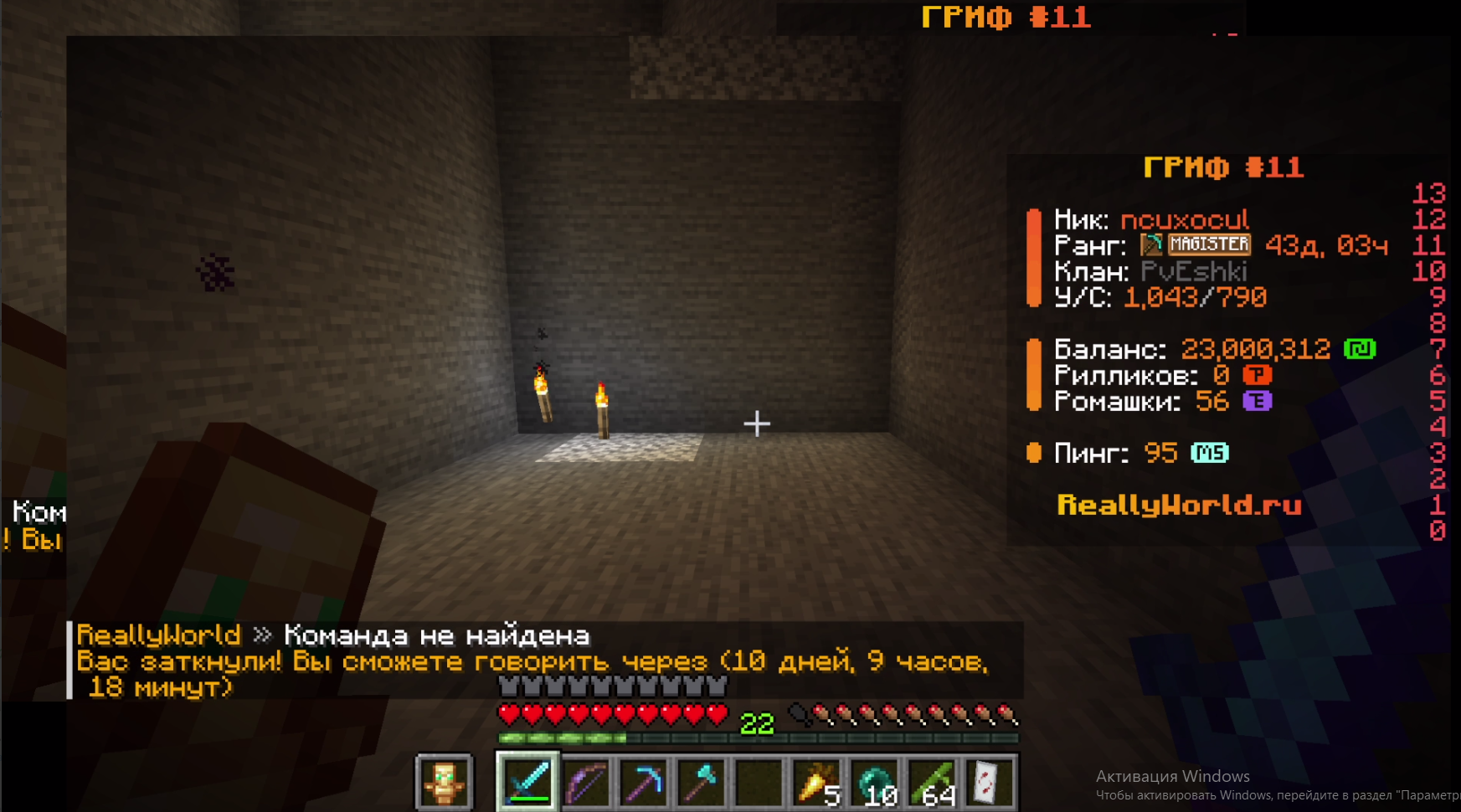Click the white paper item with red marks
The width and height of the screenshot is (1461, 812).
pyautogui.click(x=990, y=783)
